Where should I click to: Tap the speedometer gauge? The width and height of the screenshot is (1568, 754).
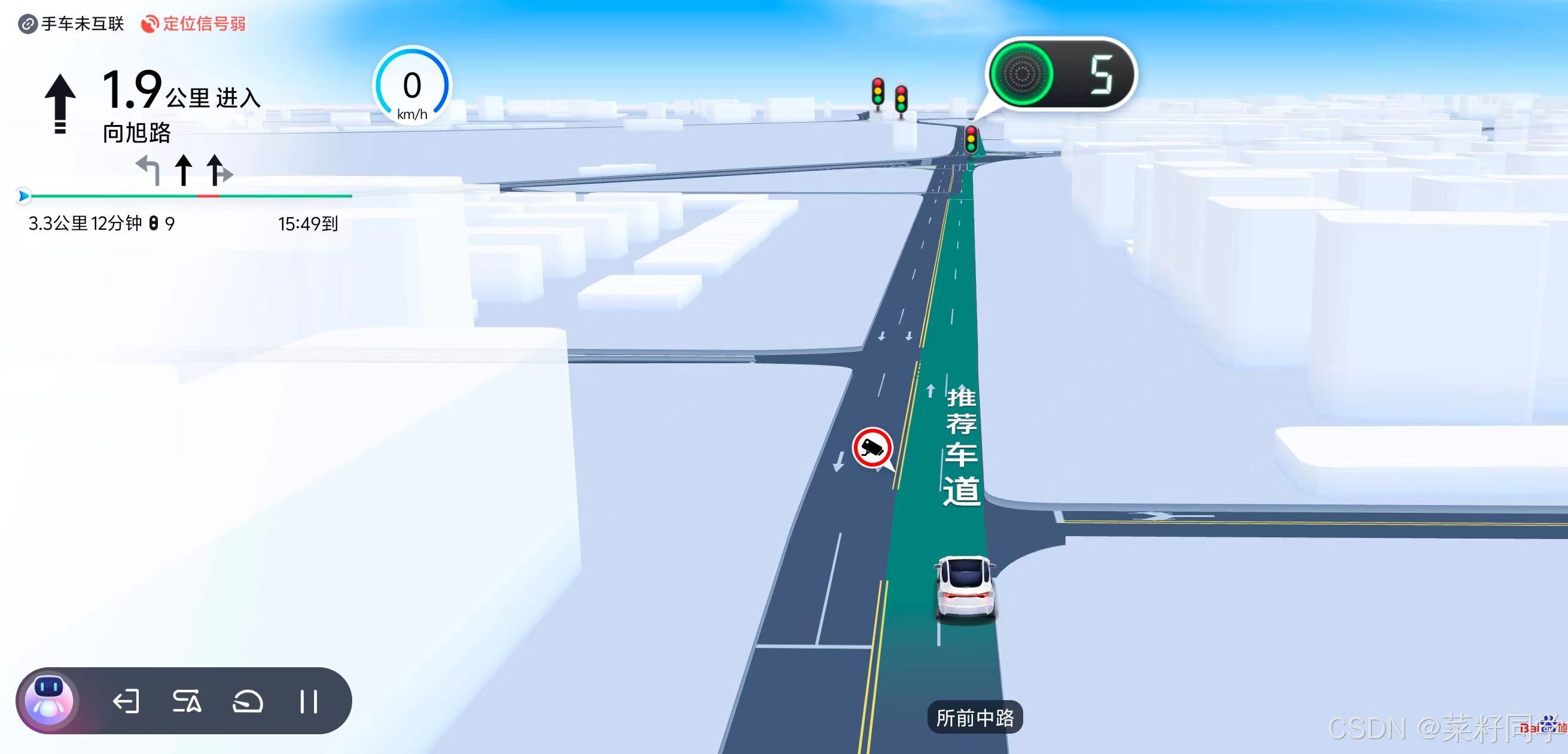pos(412,86)
